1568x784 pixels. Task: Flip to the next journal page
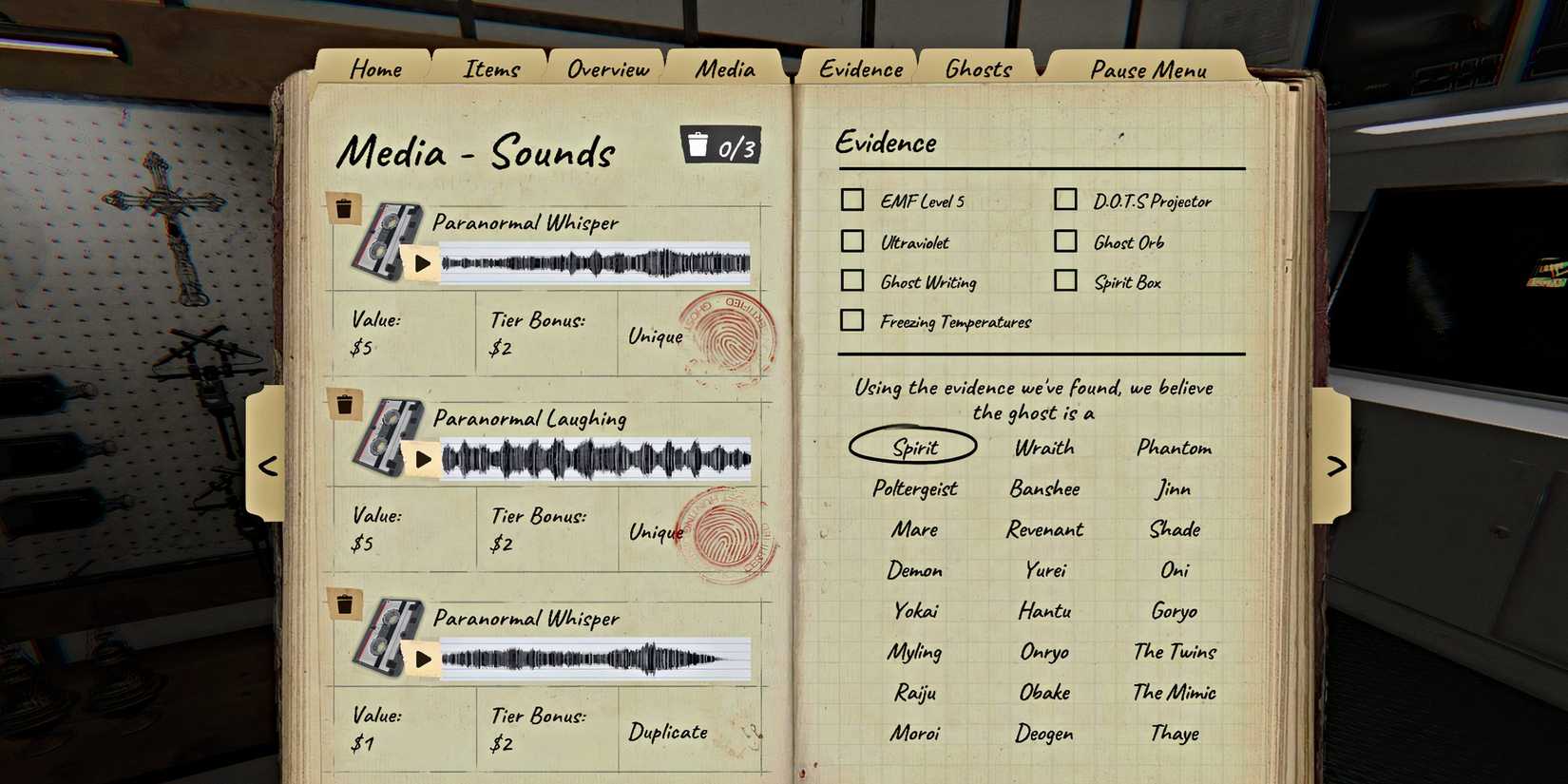coord(1338,466)
